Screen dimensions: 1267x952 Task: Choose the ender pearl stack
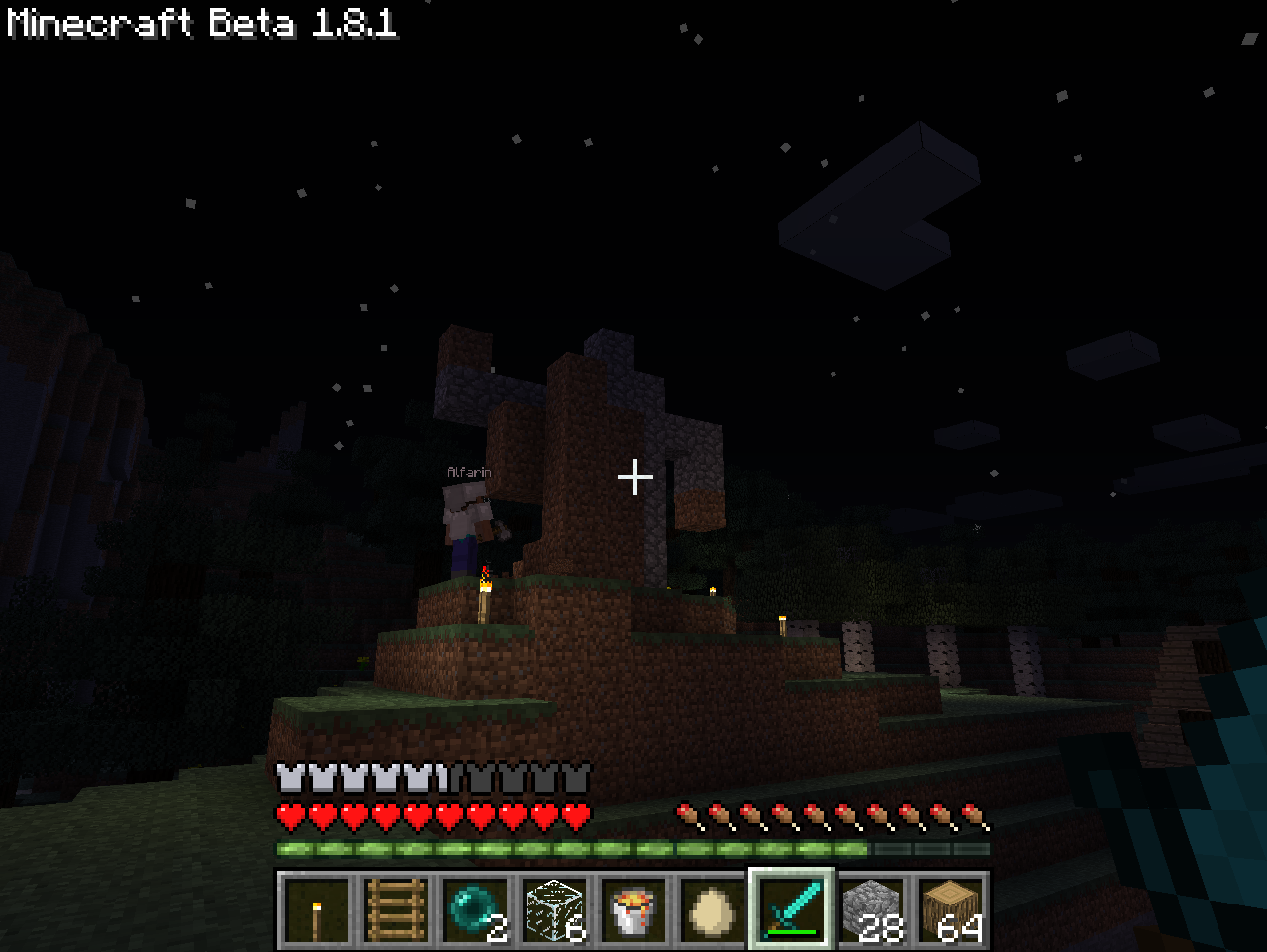coord(475,908)
